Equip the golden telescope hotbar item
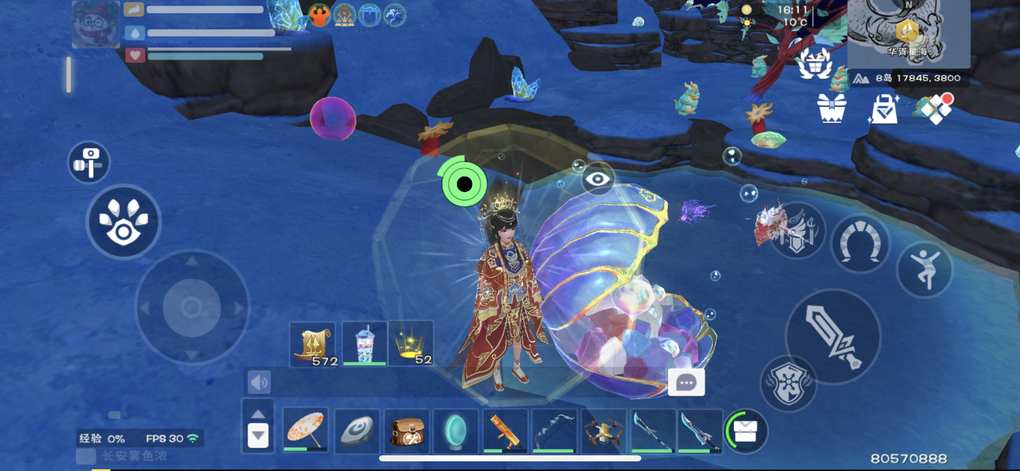 [x=506, y=430]
